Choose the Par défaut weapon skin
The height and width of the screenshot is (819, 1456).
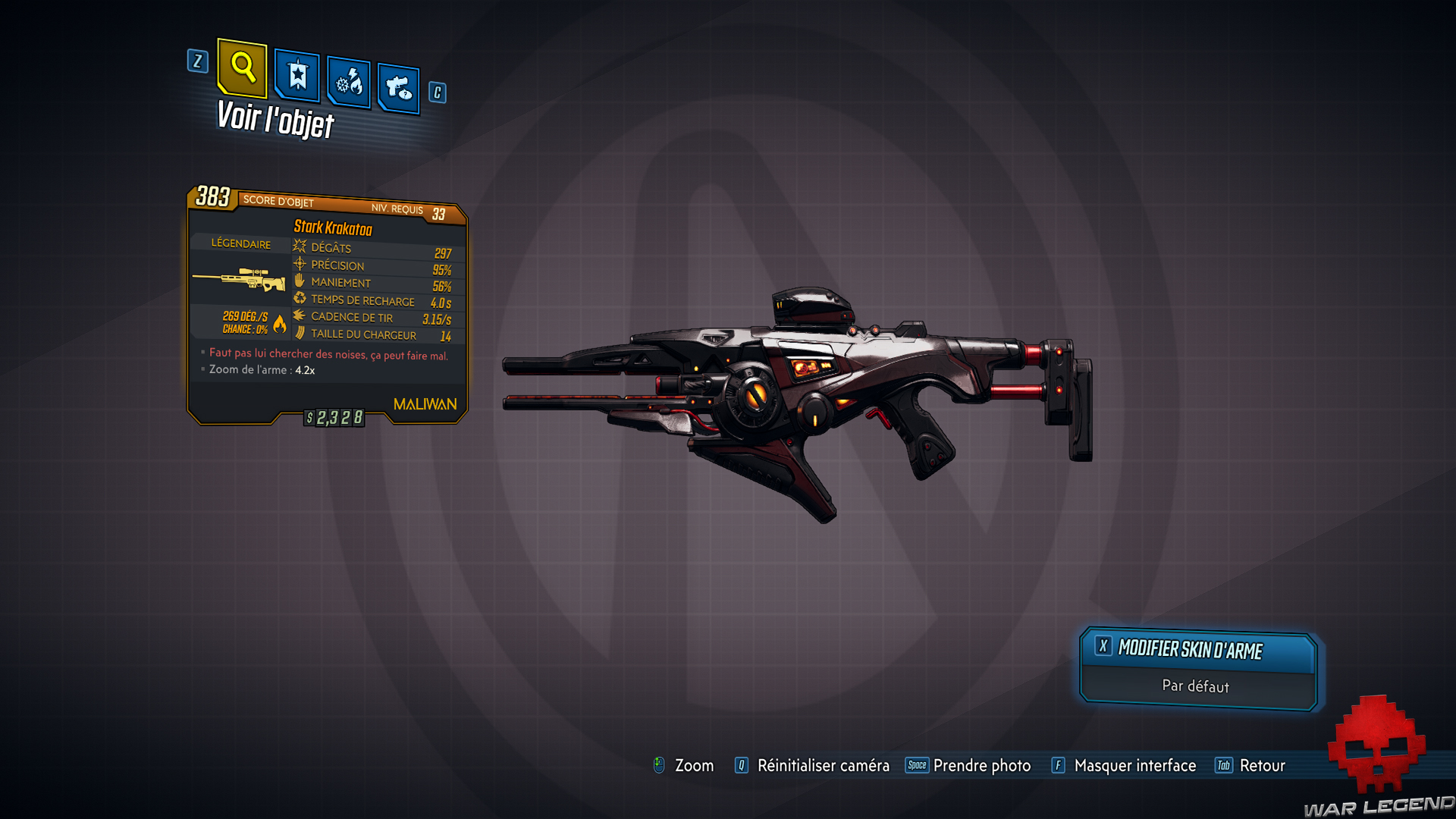[x=1196, y=687]
